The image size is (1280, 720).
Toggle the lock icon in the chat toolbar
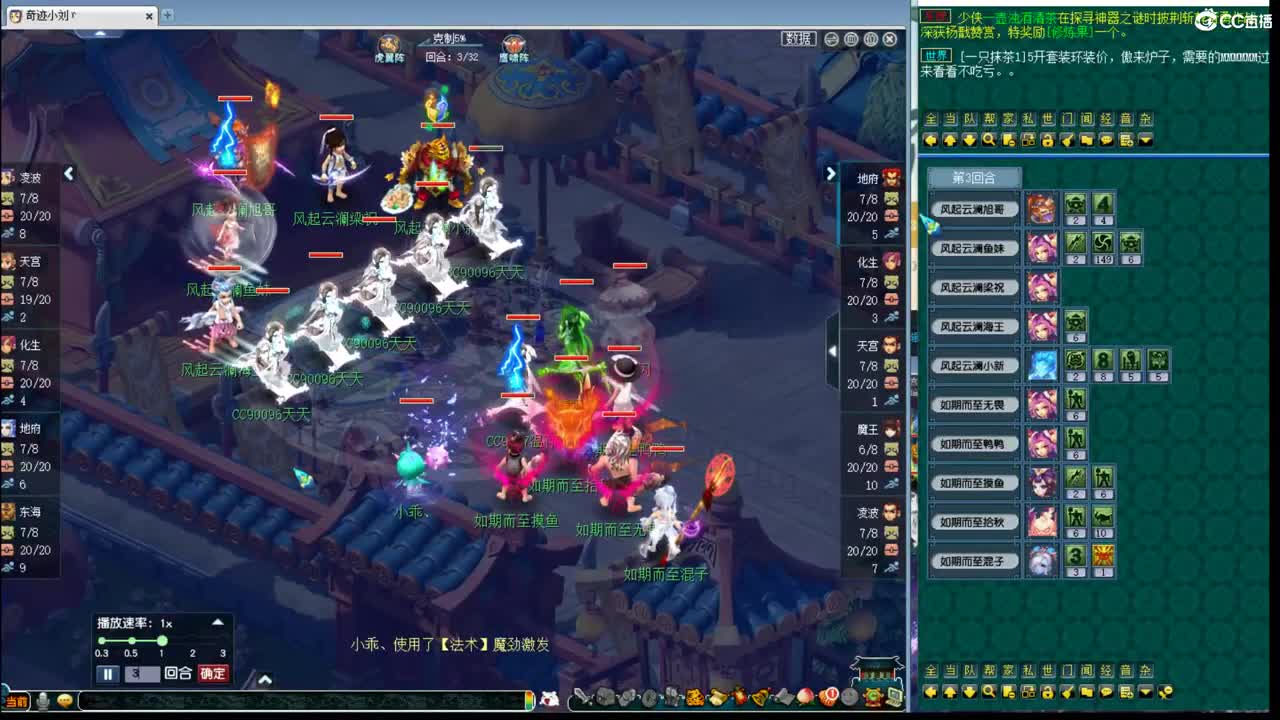coord(1050,141)
